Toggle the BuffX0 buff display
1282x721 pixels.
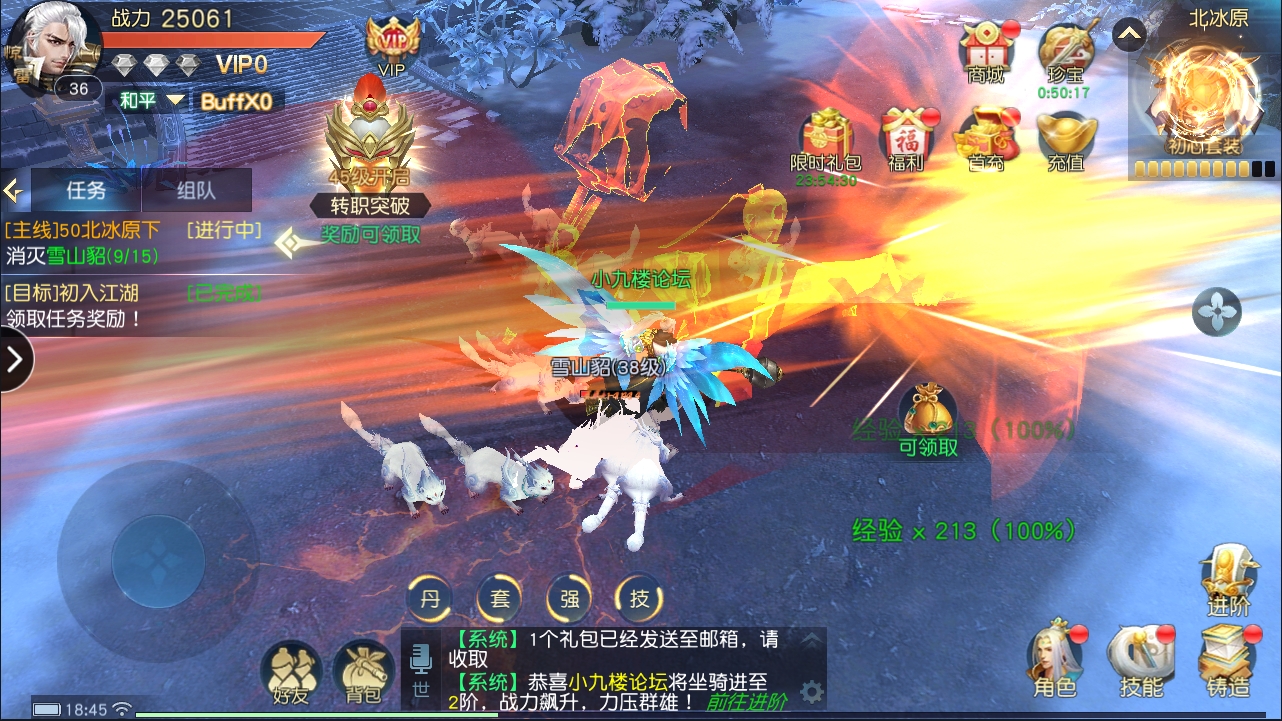237,101
